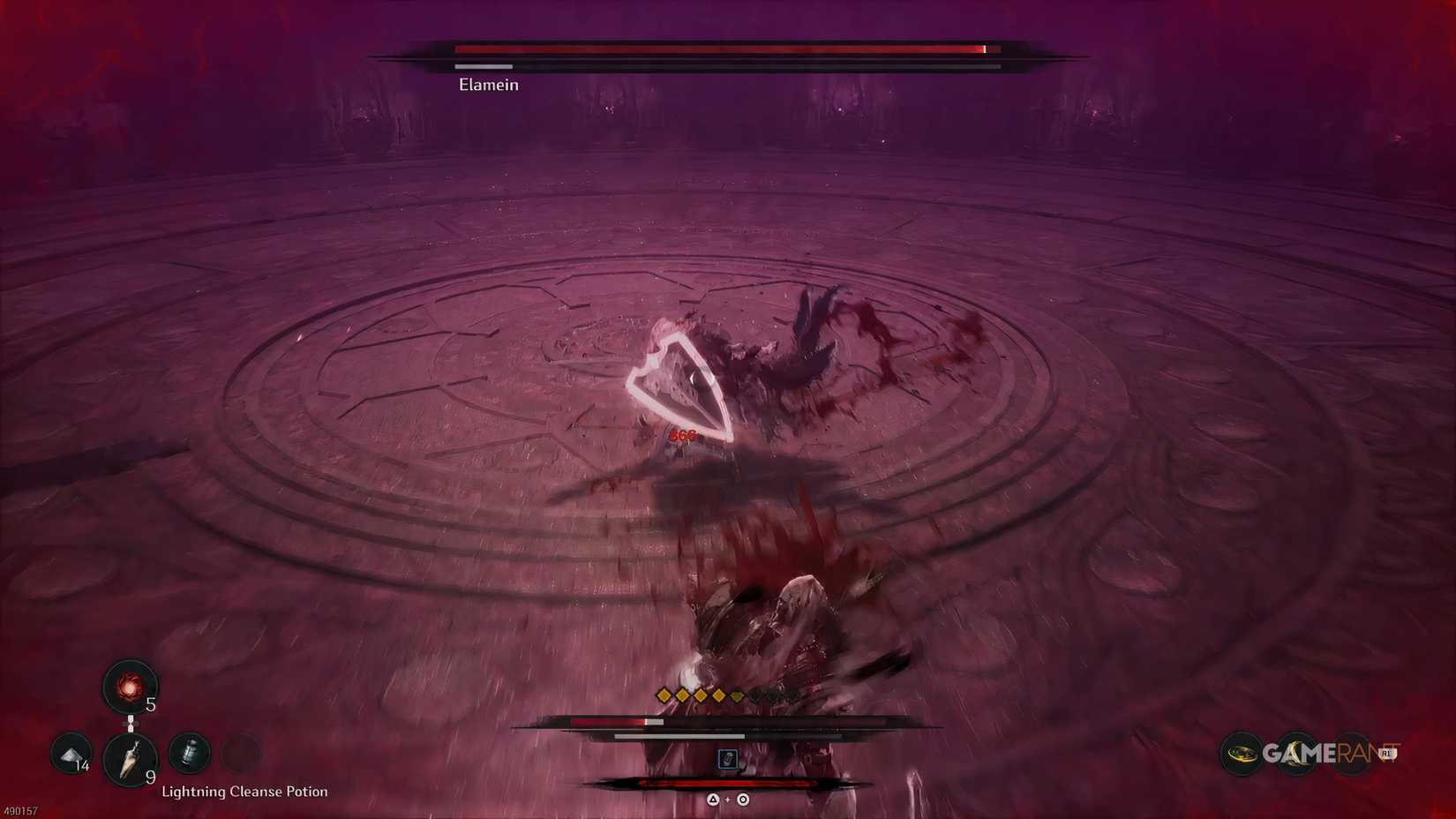The image size is (1456, 819).
Task: Click the throwing knife item icon
Action: tap(131, 757)
